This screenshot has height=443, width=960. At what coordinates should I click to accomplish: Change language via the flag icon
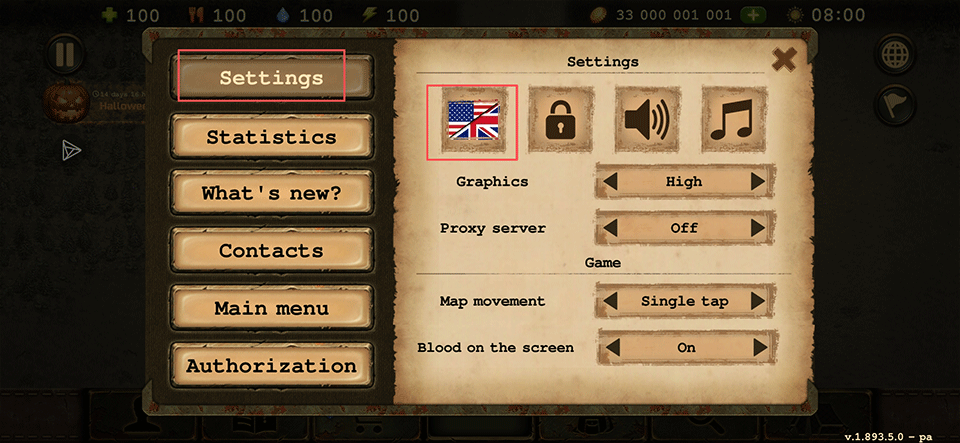click(472, 122)
